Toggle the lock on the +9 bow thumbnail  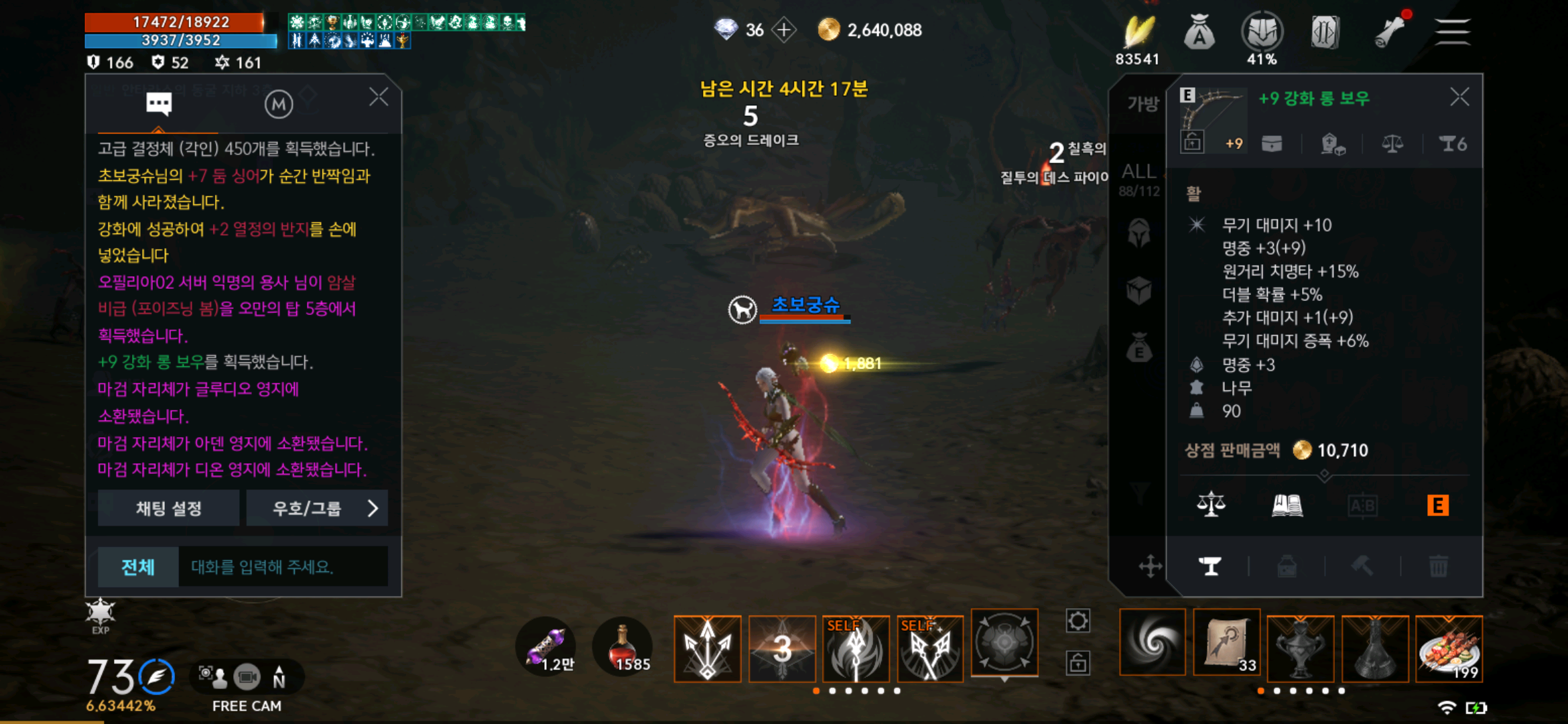tap(1192, 141)
